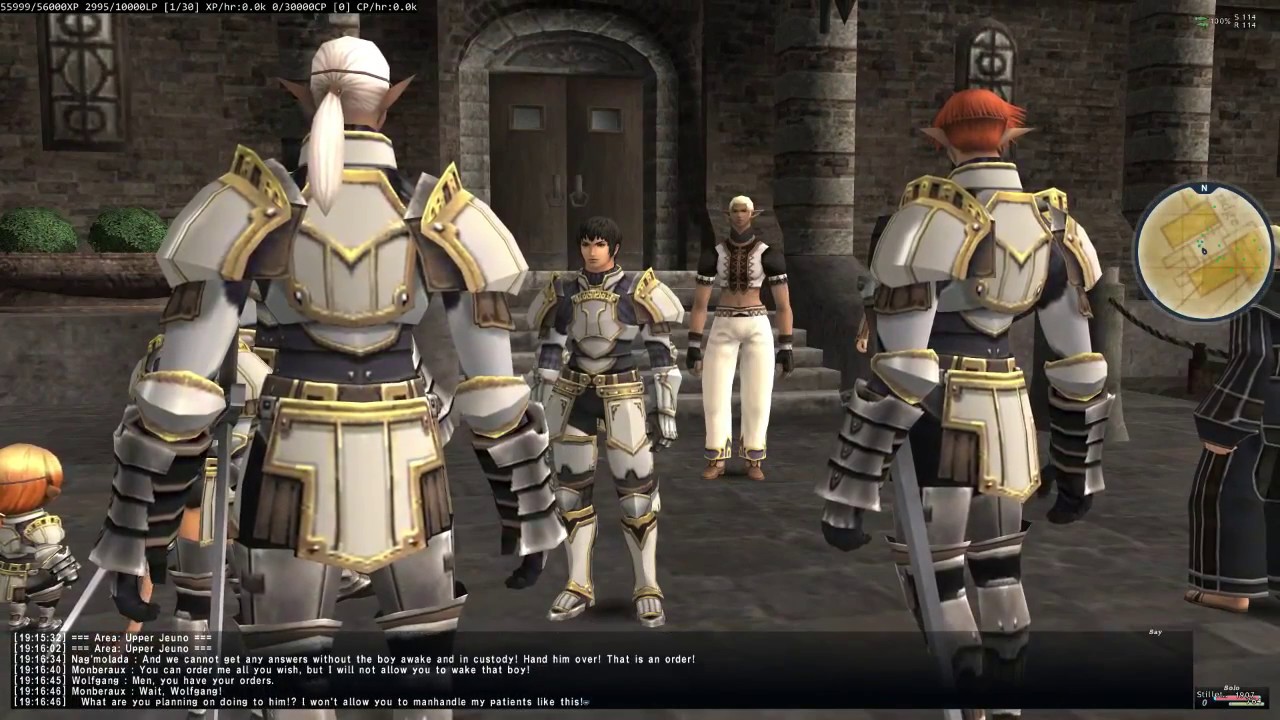Click the S 114 send latency readout

coord(1245,16)
